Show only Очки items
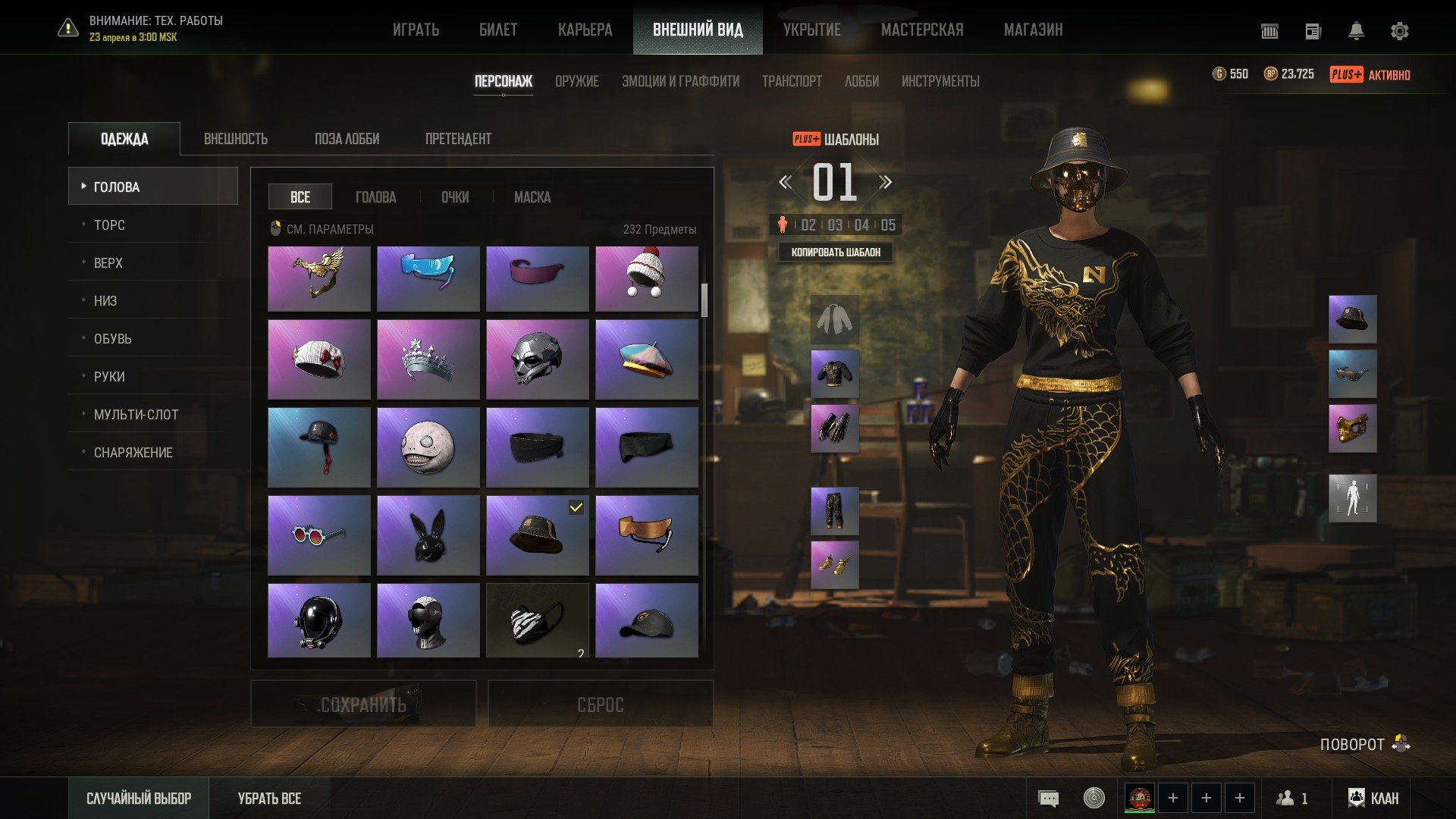 click(x=454, y=197)
